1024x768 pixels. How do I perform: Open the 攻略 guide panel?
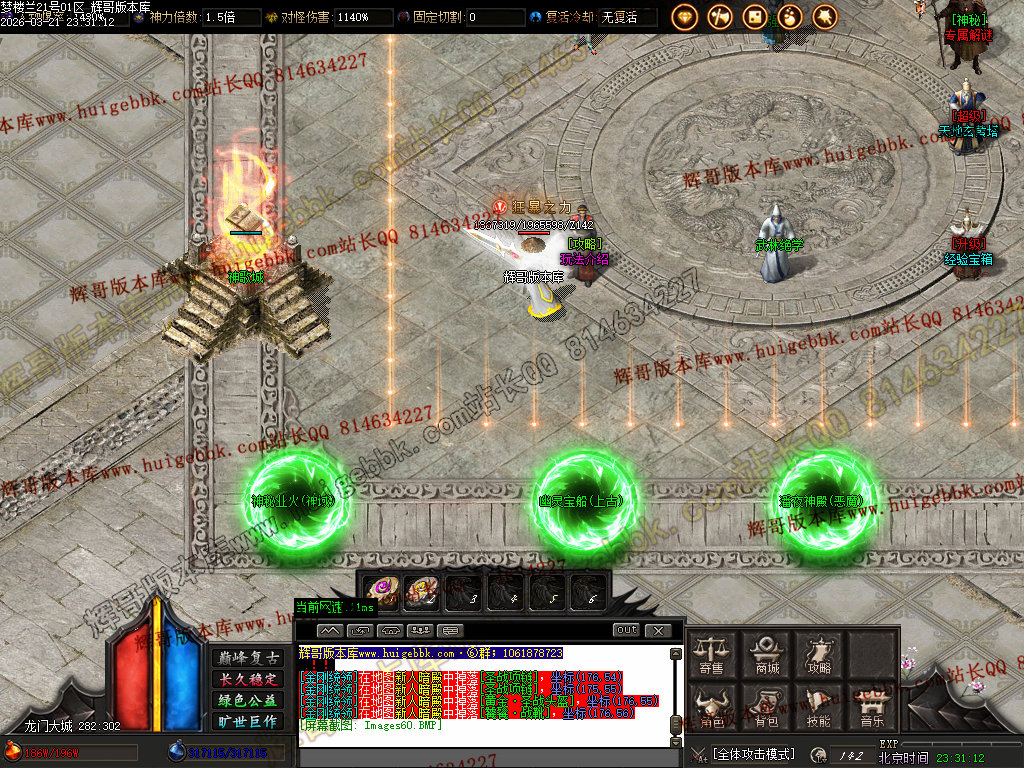tap(819, 654)
